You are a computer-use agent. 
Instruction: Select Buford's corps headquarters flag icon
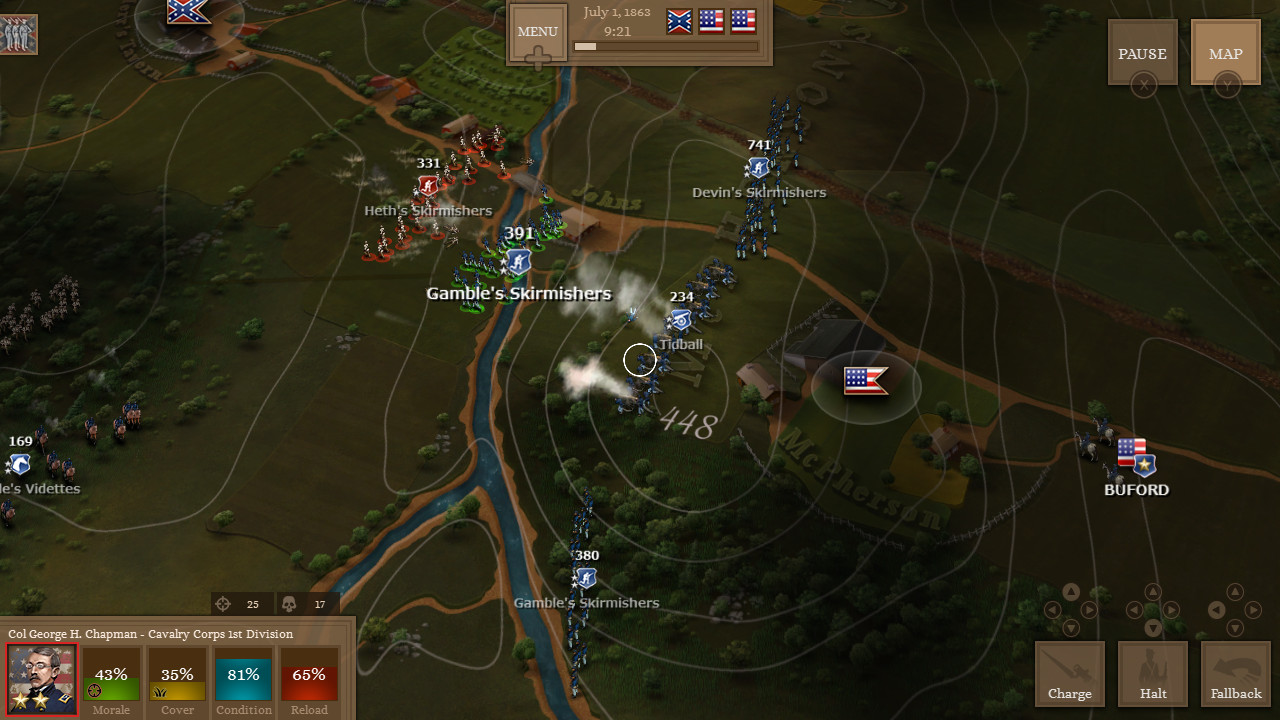point(1131,457)
